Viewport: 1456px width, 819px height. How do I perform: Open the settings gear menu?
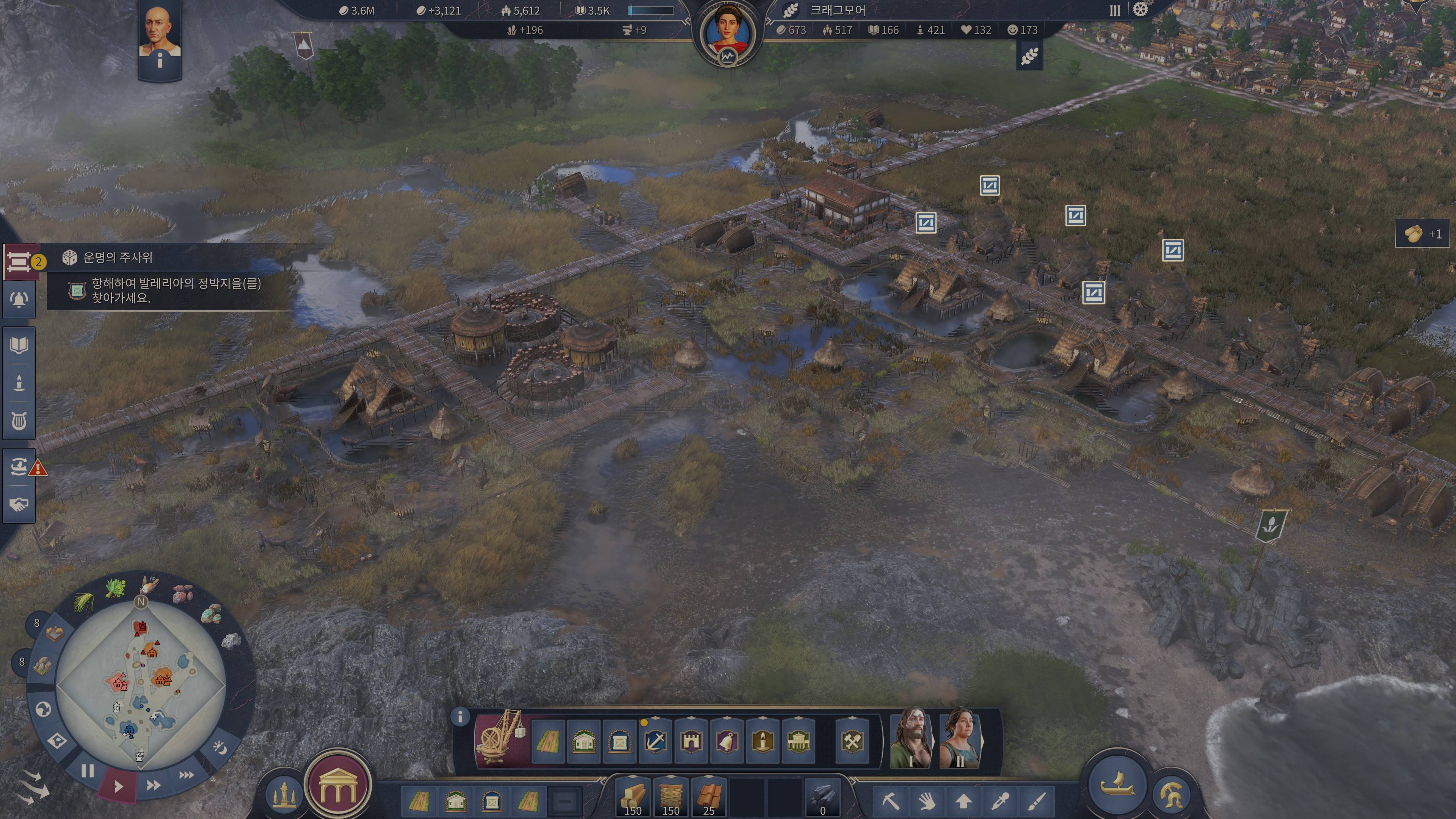click(x=1141, y=10)
